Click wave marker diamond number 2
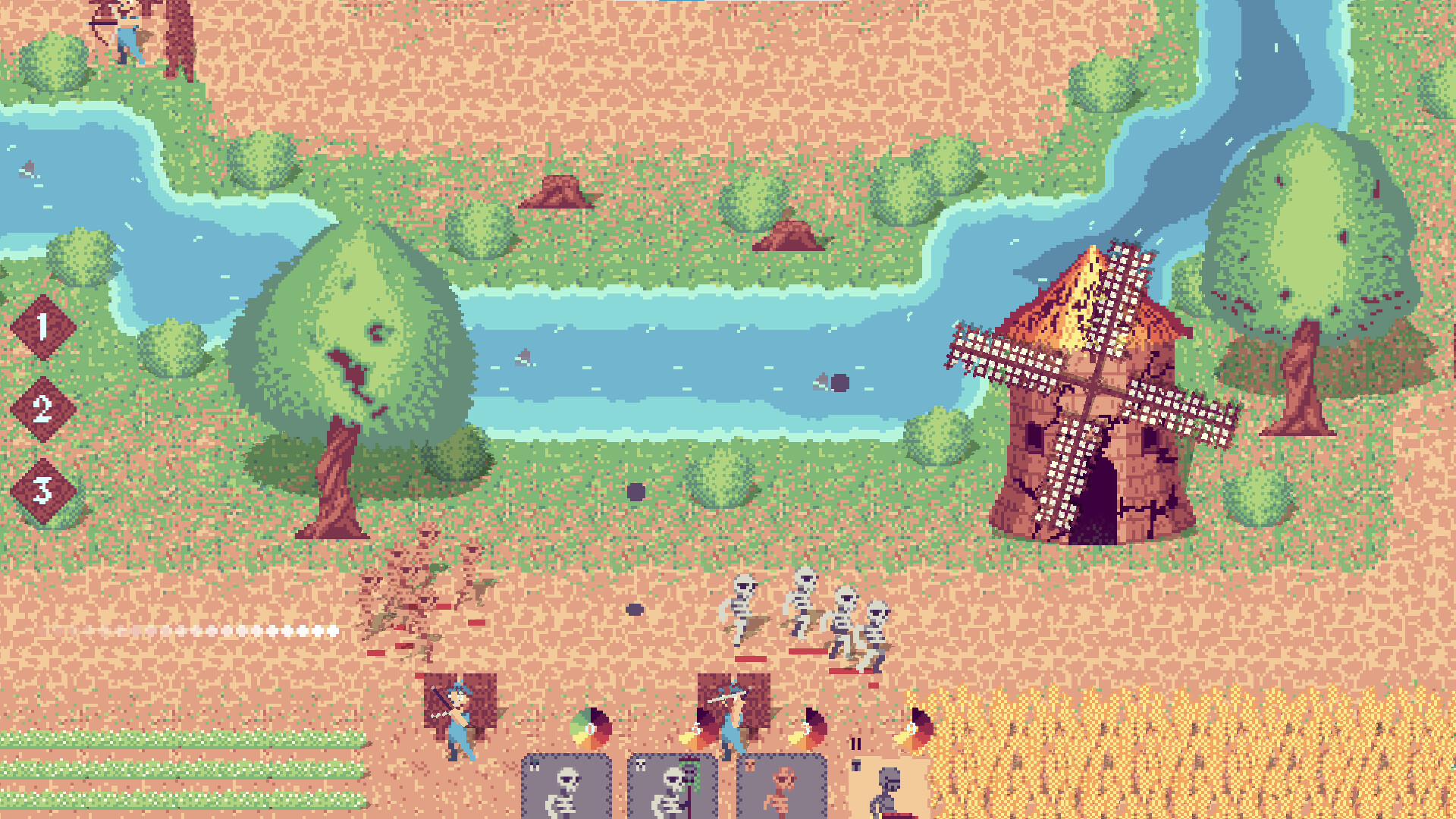This screenshot has width=1456, height=819. 42,411
